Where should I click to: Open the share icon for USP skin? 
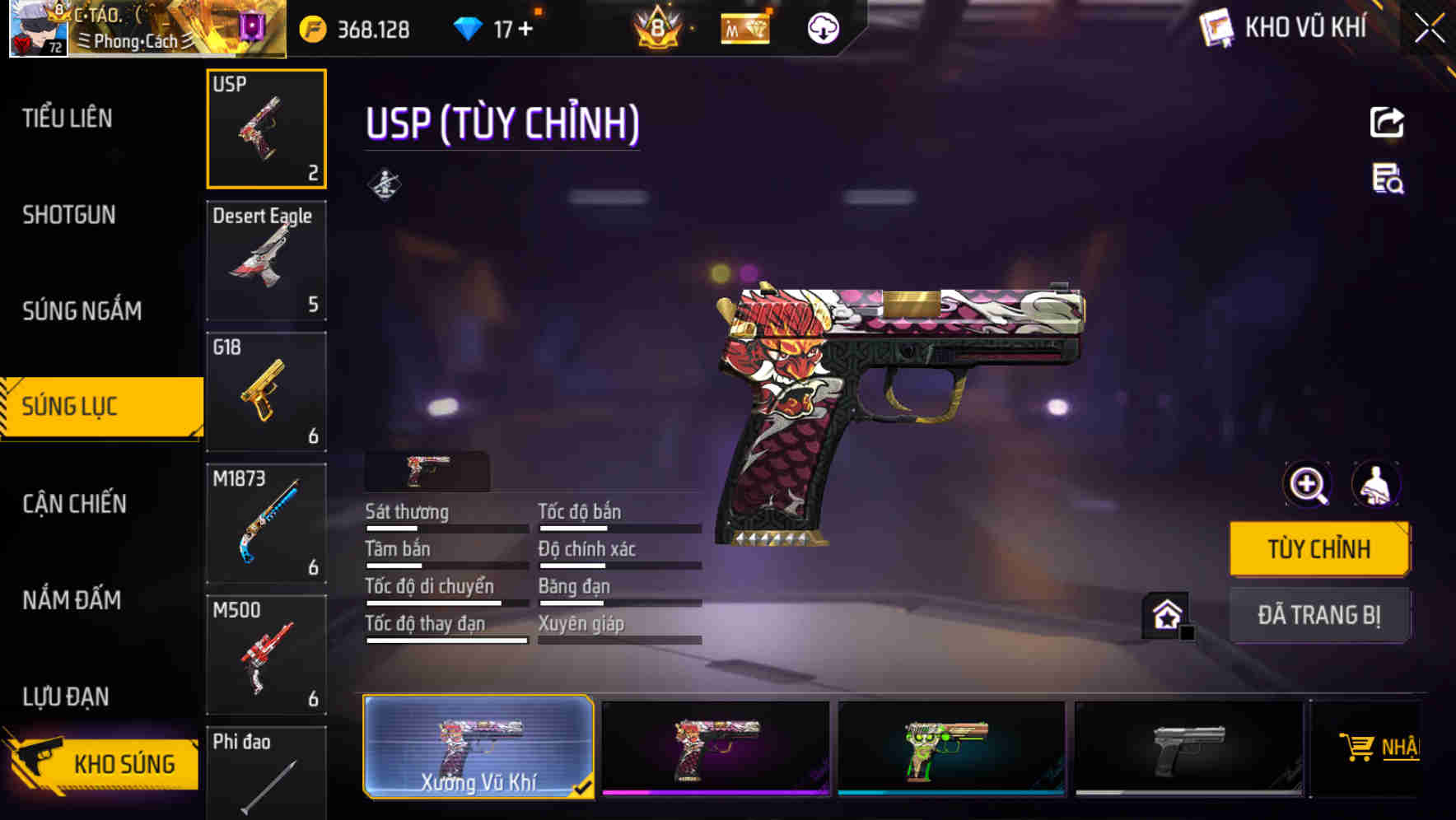tap(1388, 122)
